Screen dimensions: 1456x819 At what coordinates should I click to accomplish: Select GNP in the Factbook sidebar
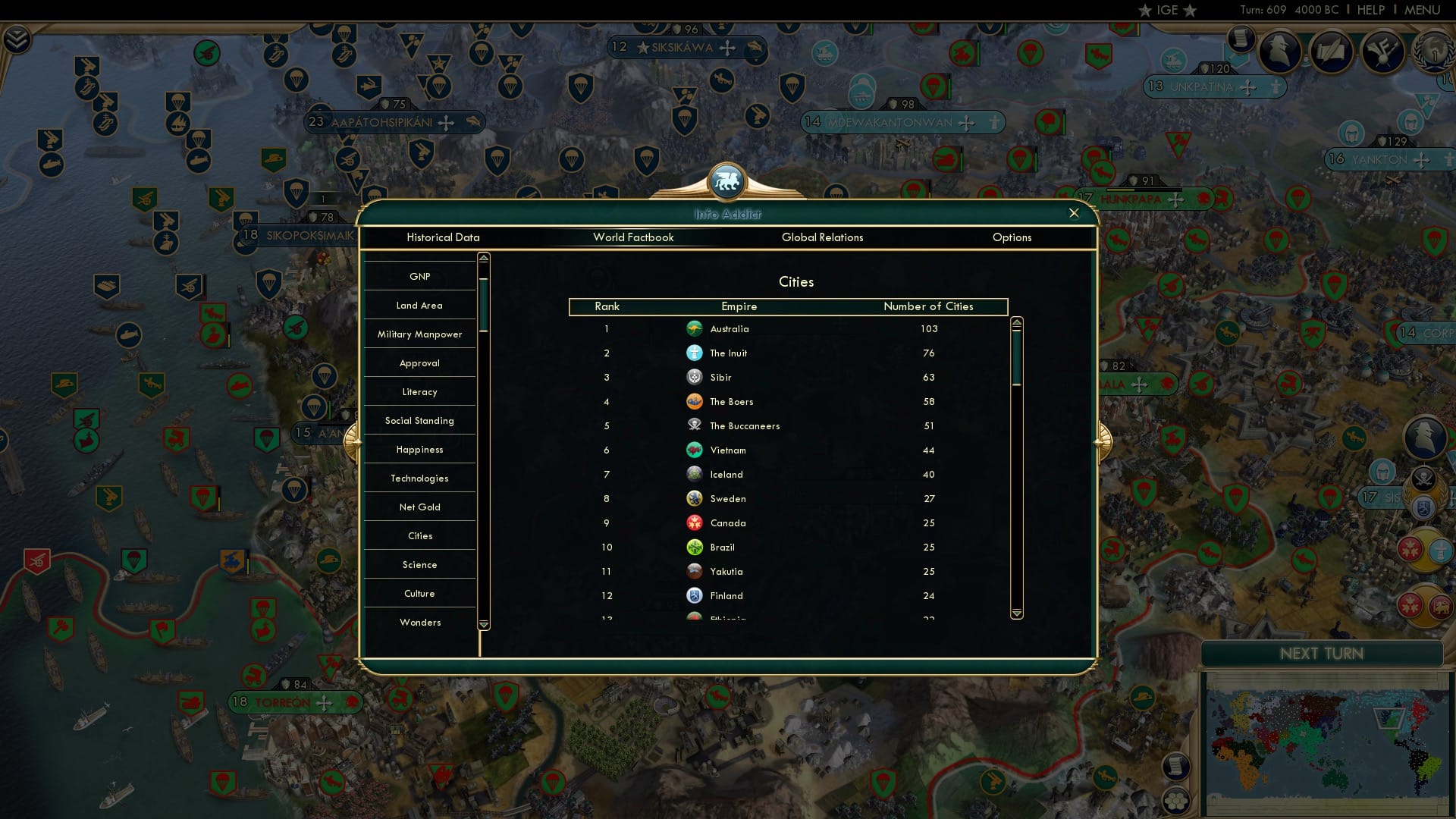click(x=419, y=276)
